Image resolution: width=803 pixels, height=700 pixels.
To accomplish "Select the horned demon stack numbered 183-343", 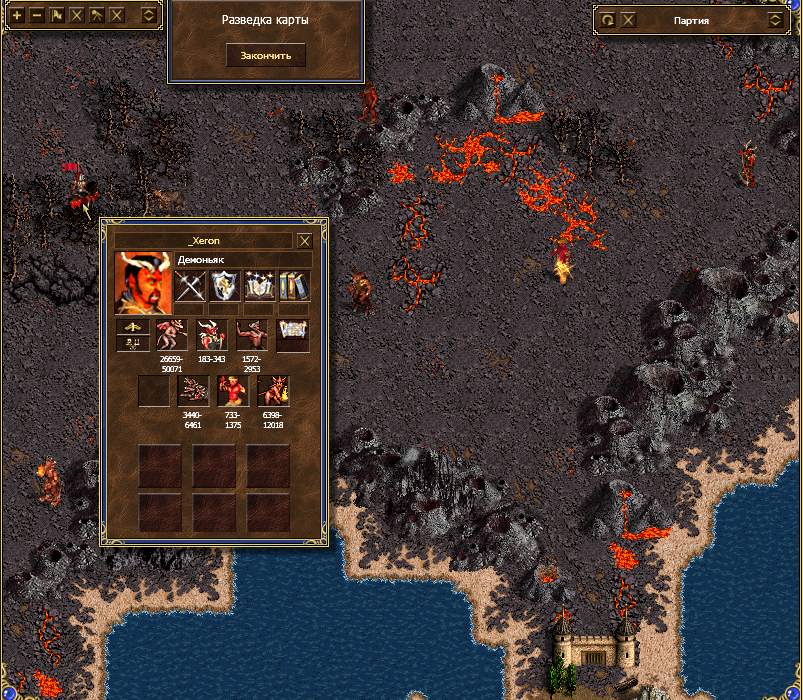I will [x=212, y=336].
